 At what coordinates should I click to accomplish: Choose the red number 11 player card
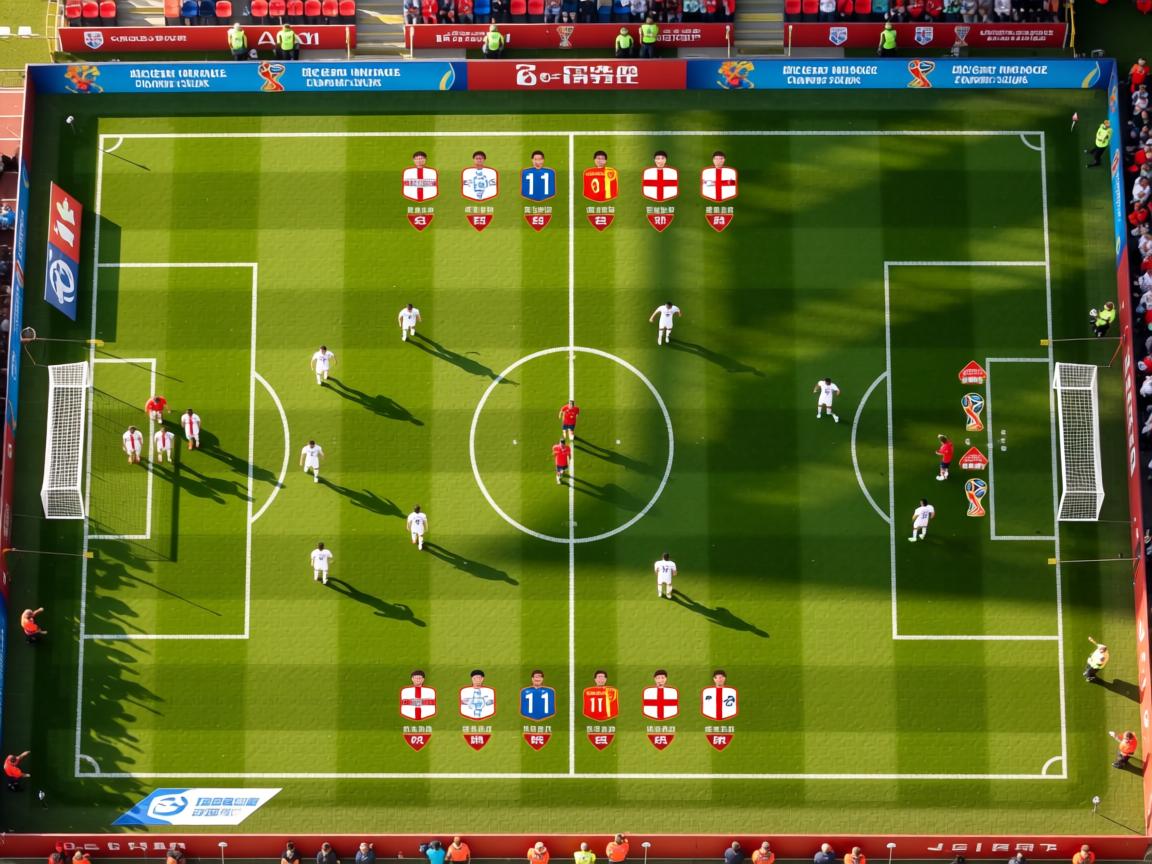coord(600,702)
